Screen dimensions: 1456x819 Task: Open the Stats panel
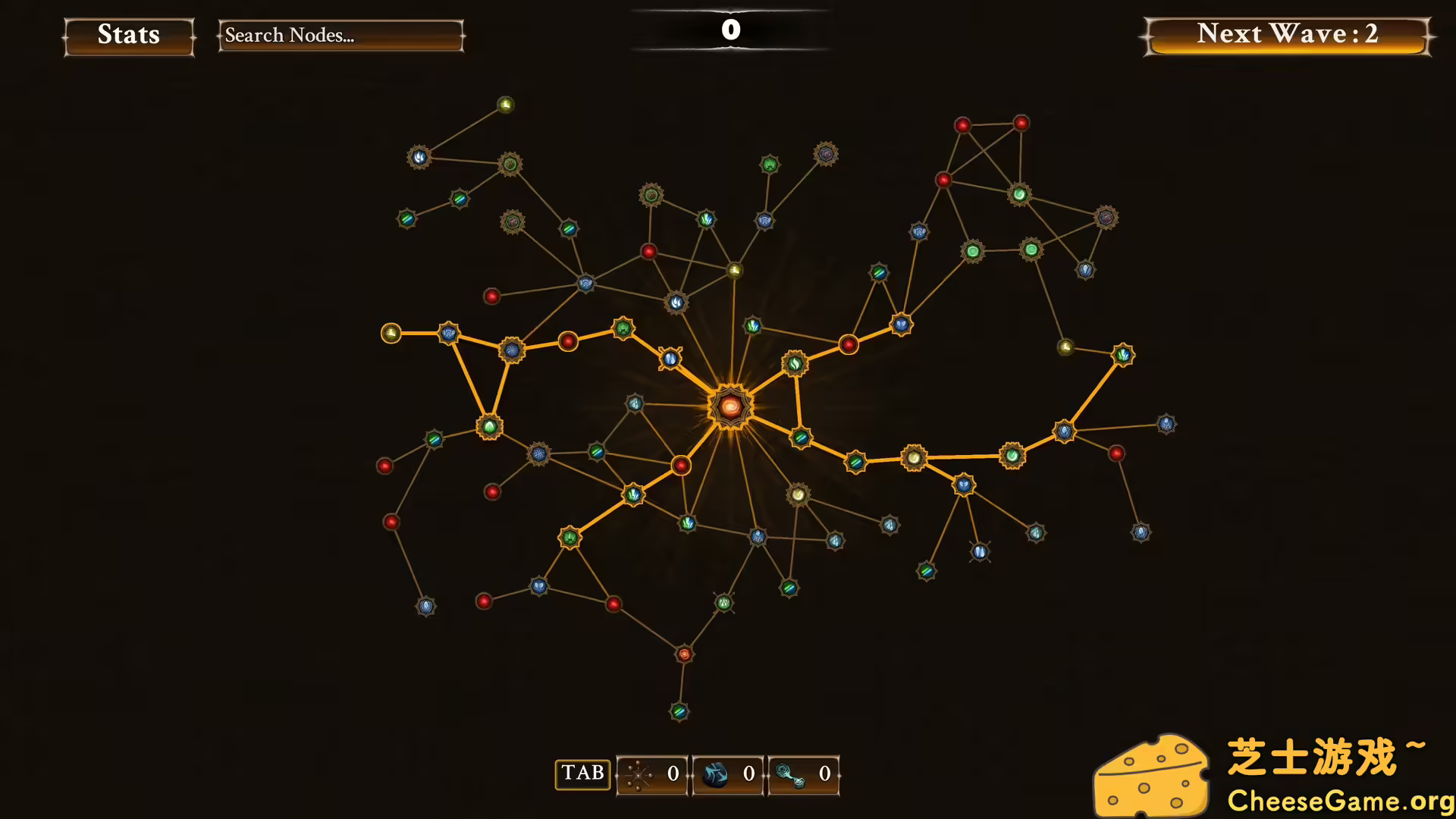pos(128,35)
